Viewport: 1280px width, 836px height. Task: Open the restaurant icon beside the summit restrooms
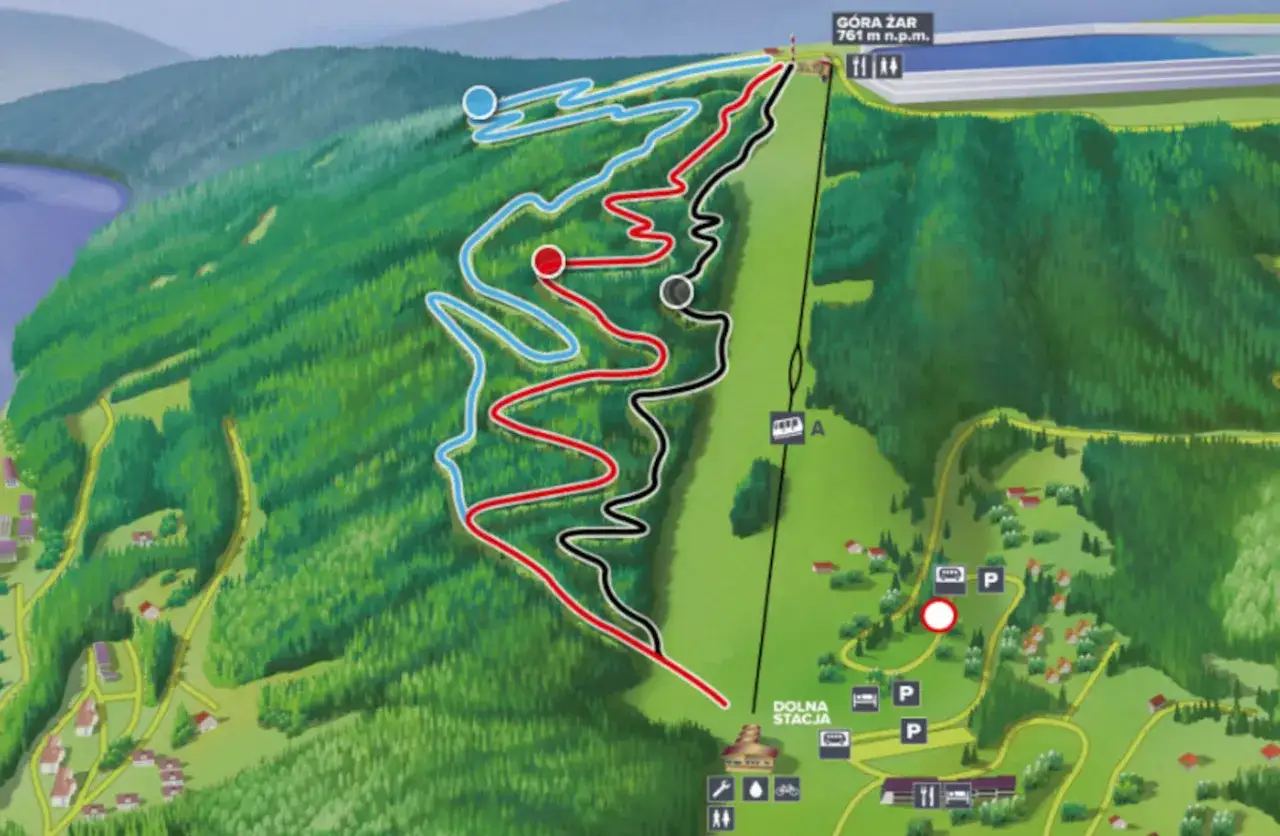pos(859,66)
